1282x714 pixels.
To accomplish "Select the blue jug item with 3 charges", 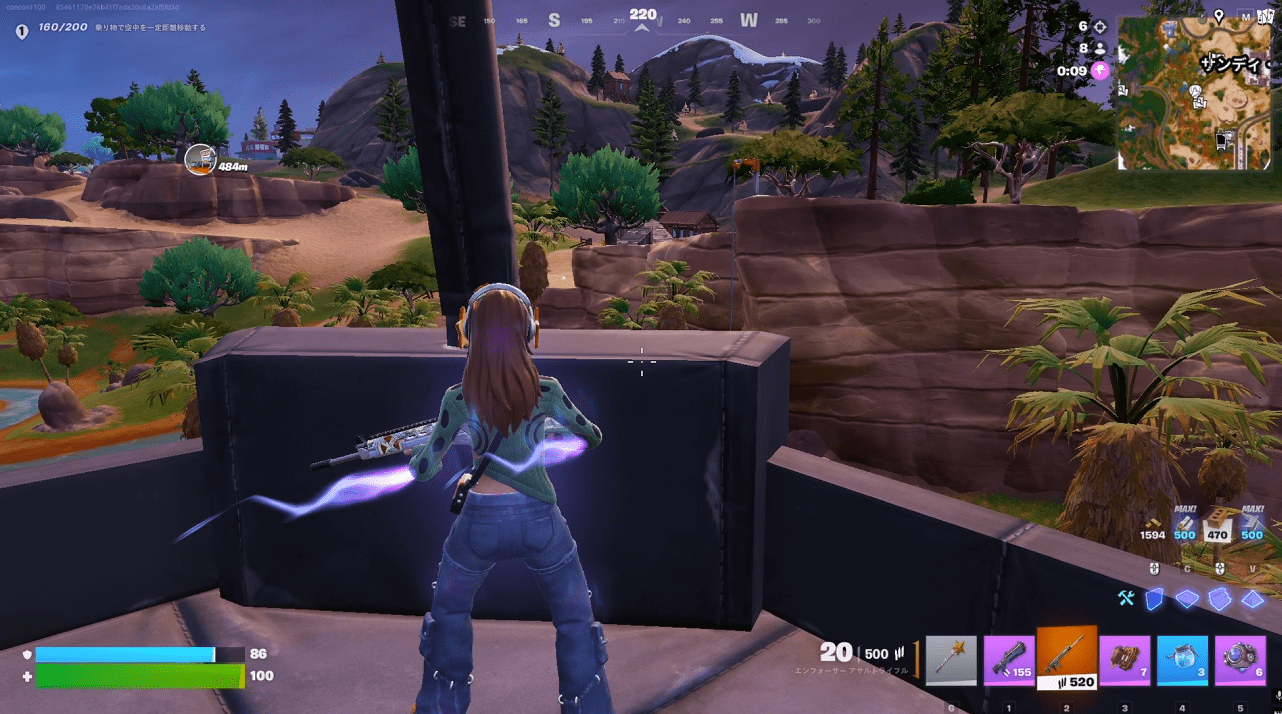I will [x=1183, y=659].
